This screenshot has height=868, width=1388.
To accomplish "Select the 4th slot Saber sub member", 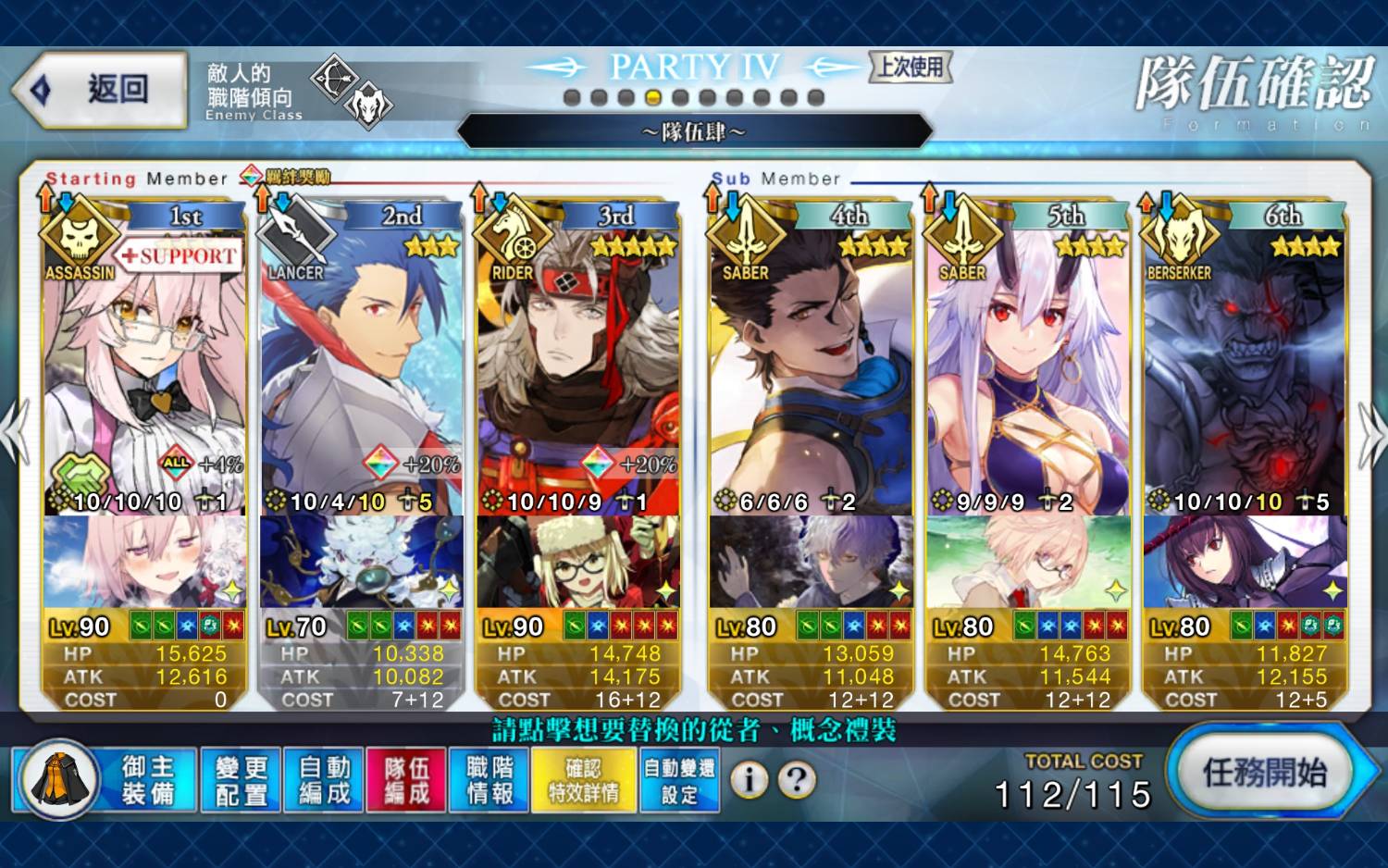I will coord(812,370).
